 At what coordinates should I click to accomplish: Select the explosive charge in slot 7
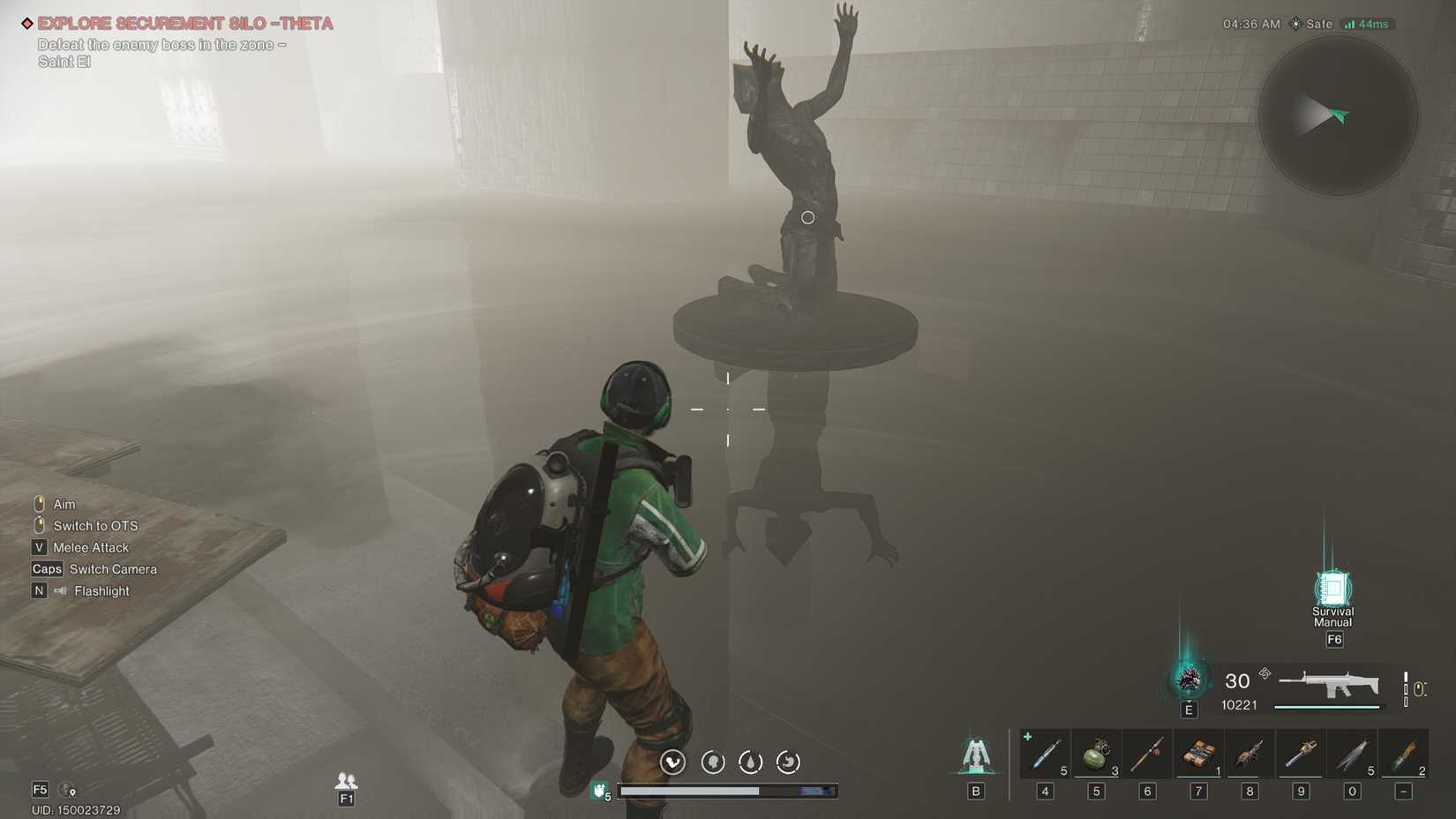coord(1199,753)
